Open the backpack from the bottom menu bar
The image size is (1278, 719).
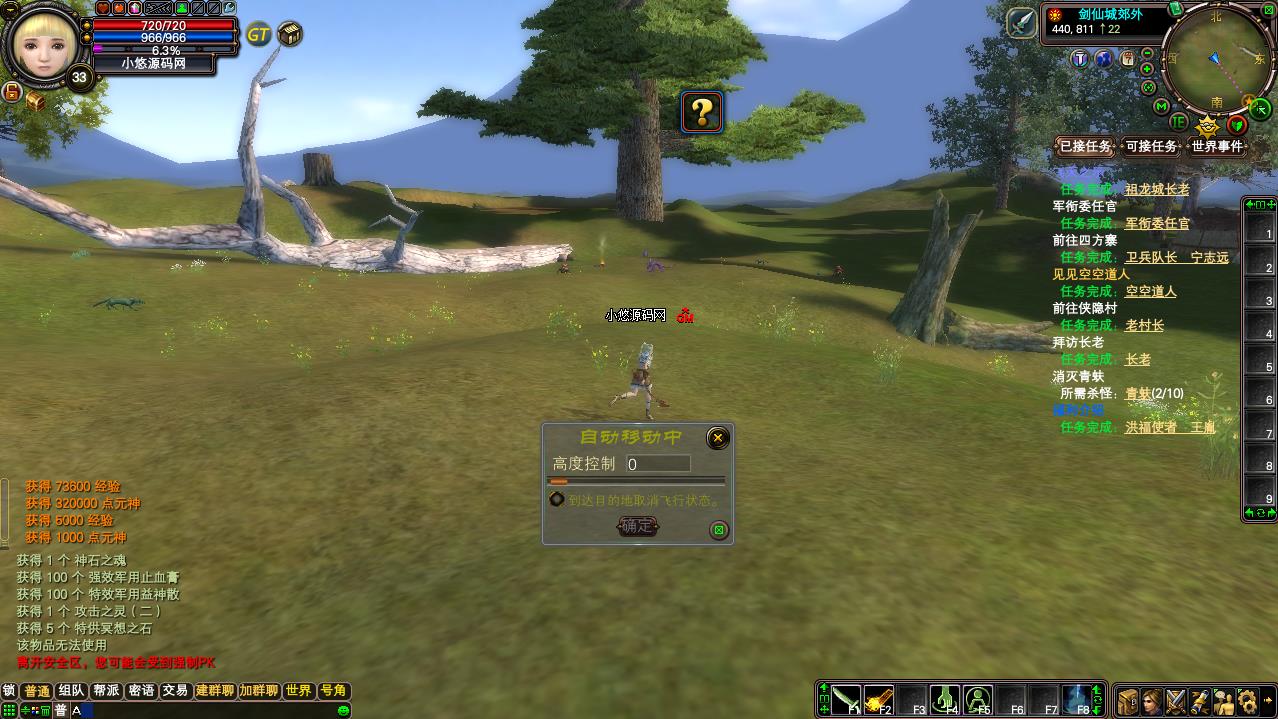pos(1128,701)
